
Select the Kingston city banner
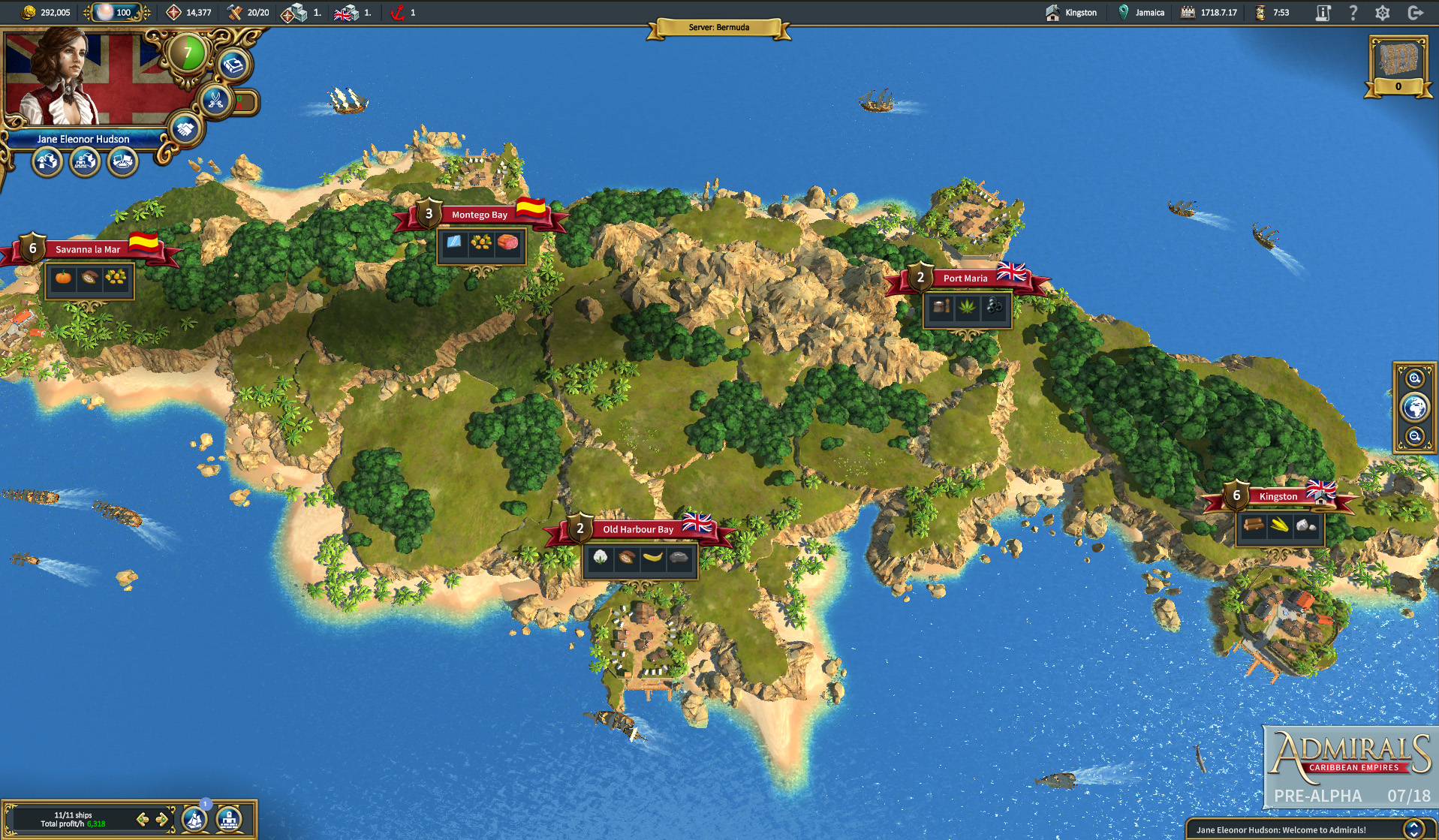(1278, 496)
